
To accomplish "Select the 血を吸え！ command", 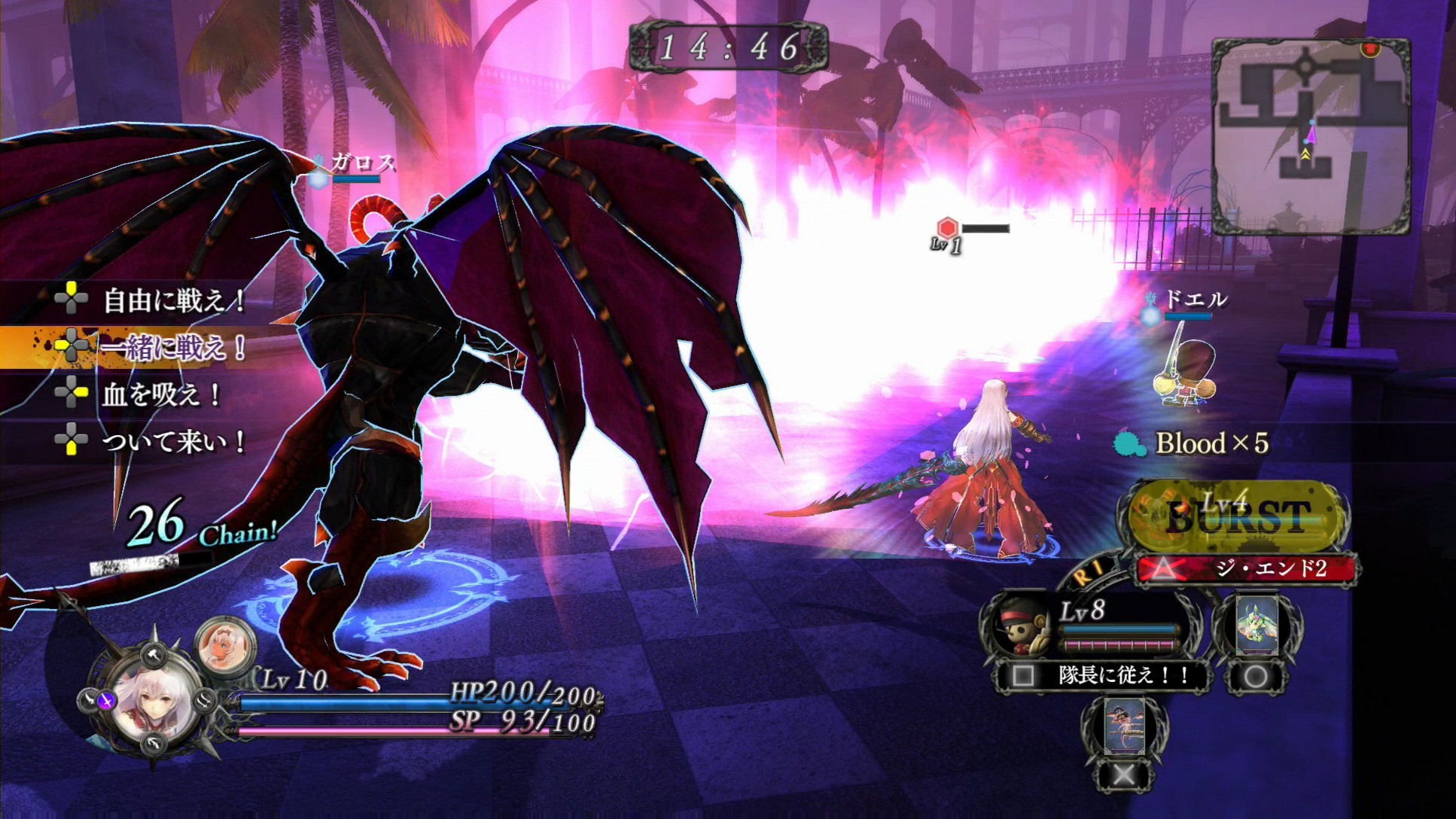I will tap(161, 394).
